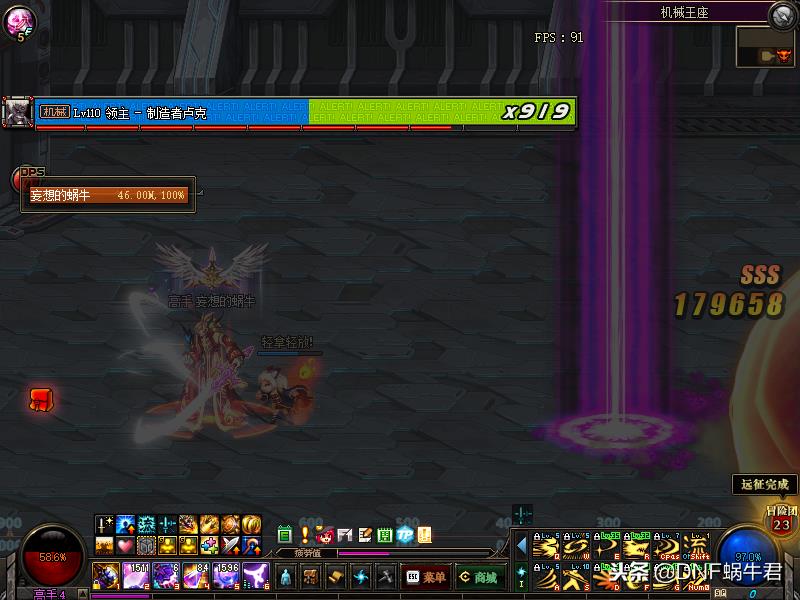Open the dungeon minimap in the corner

point(764,47)
